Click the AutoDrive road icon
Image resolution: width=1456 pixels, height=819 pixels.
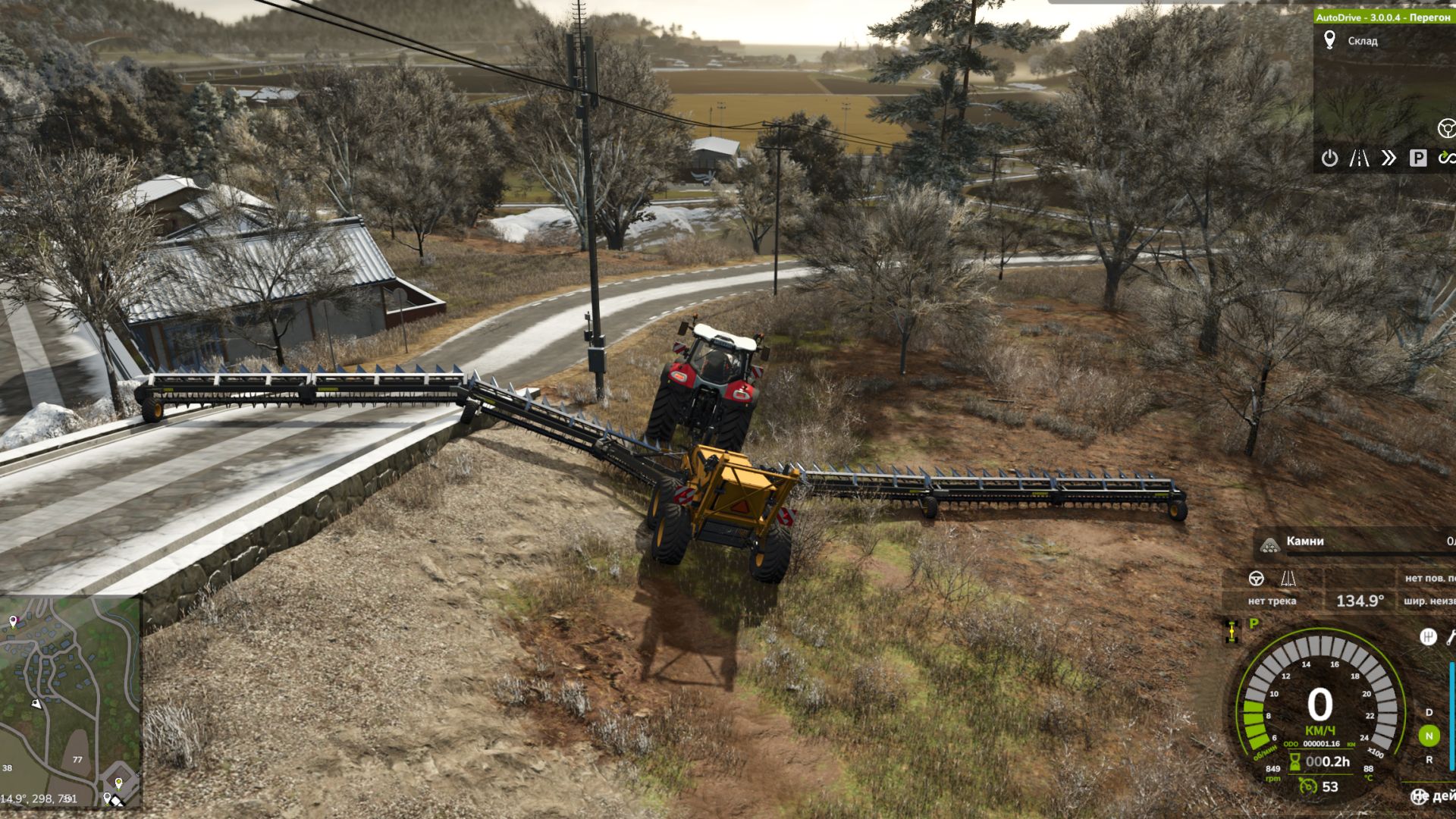point(1359,158)
